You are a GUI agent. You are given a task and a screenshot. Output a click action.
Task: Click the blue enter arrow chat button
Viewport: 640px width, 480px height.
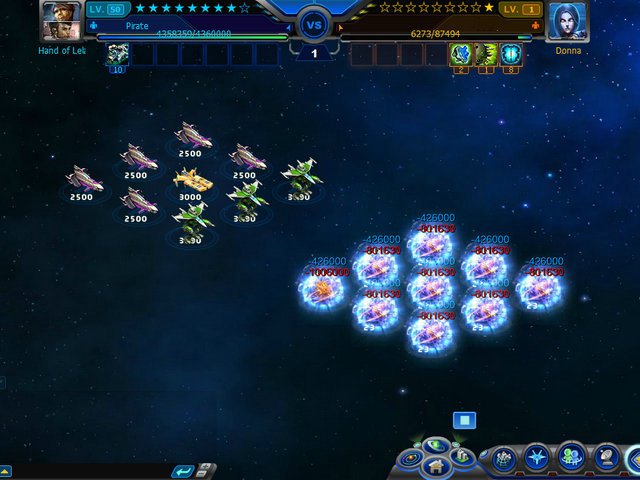(x=182, y=471)
